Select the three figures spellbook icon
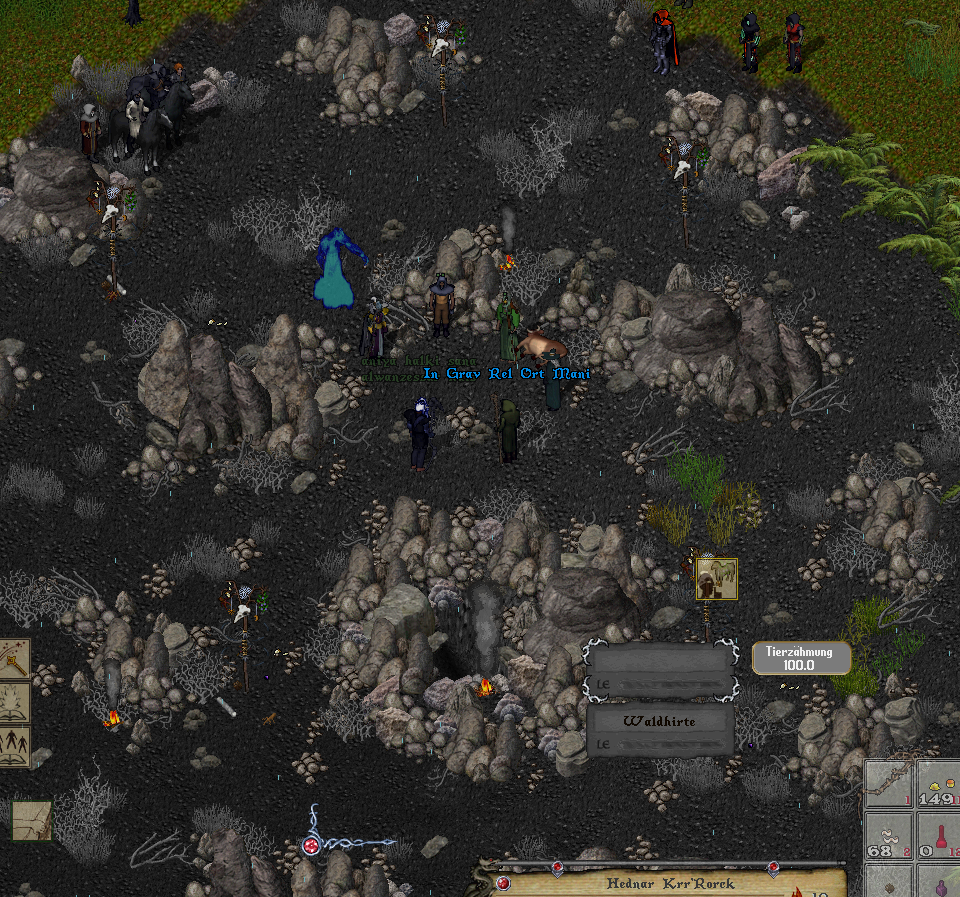Image resolution: width=960 pixels, height=897 pixels. pyautogui.click(x=14, y=746)
